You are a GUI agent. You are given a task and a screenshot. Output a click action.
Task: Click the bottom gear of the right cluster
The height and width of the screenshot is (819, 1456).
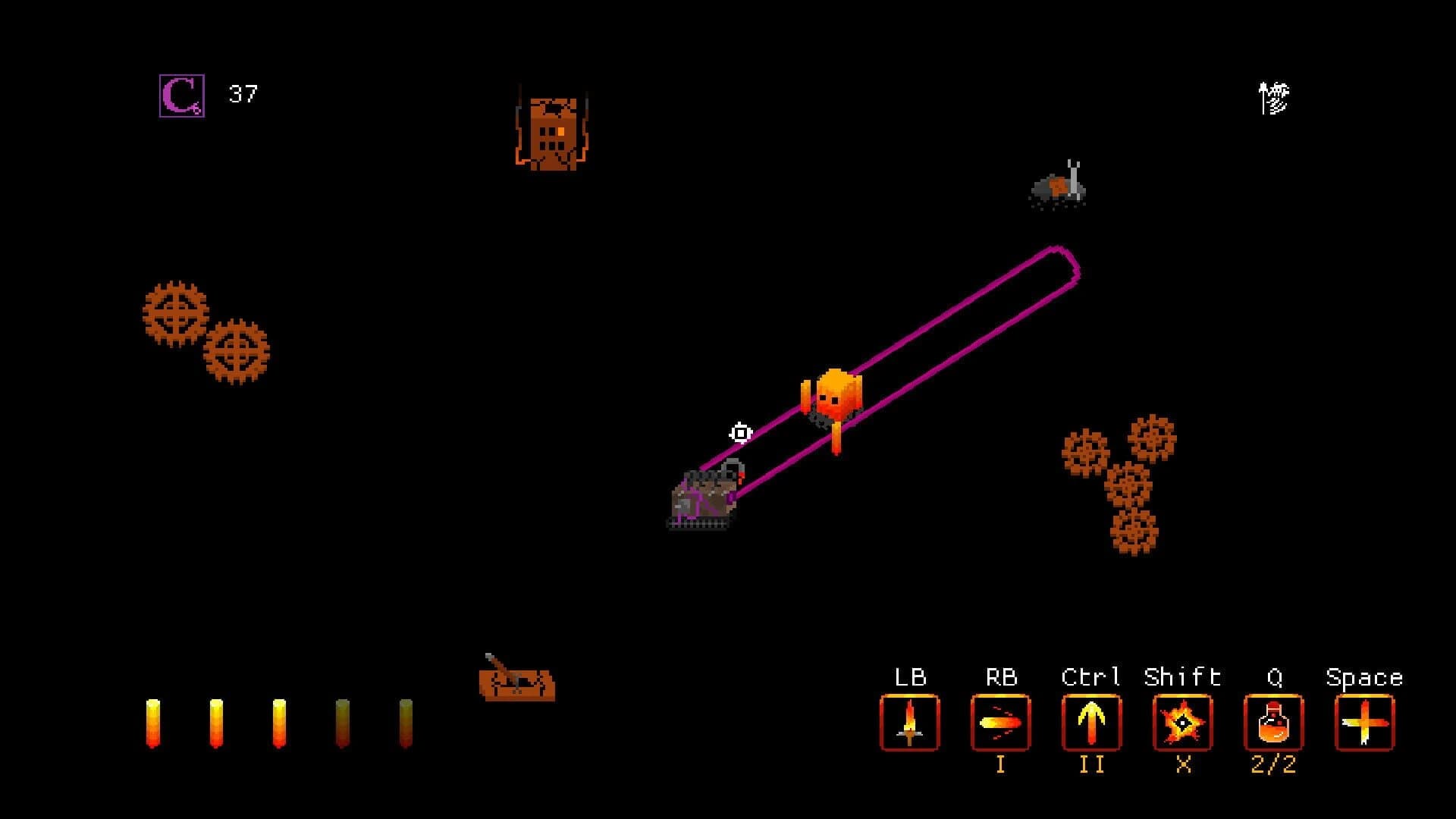pyautogui.click(x=1135, y=531)
